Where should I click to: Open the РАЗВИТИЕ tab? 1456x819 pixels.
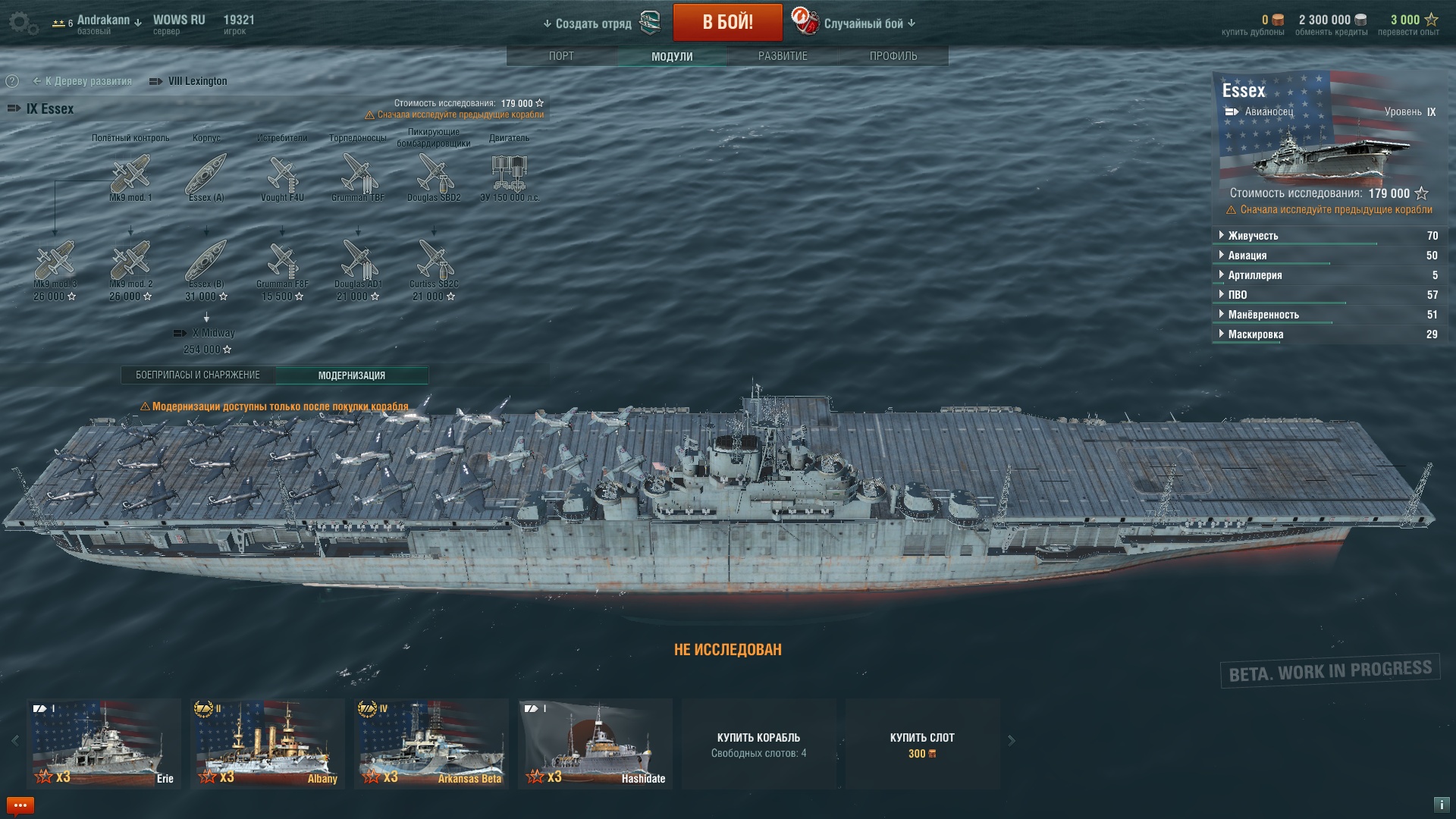pos(783,56)
